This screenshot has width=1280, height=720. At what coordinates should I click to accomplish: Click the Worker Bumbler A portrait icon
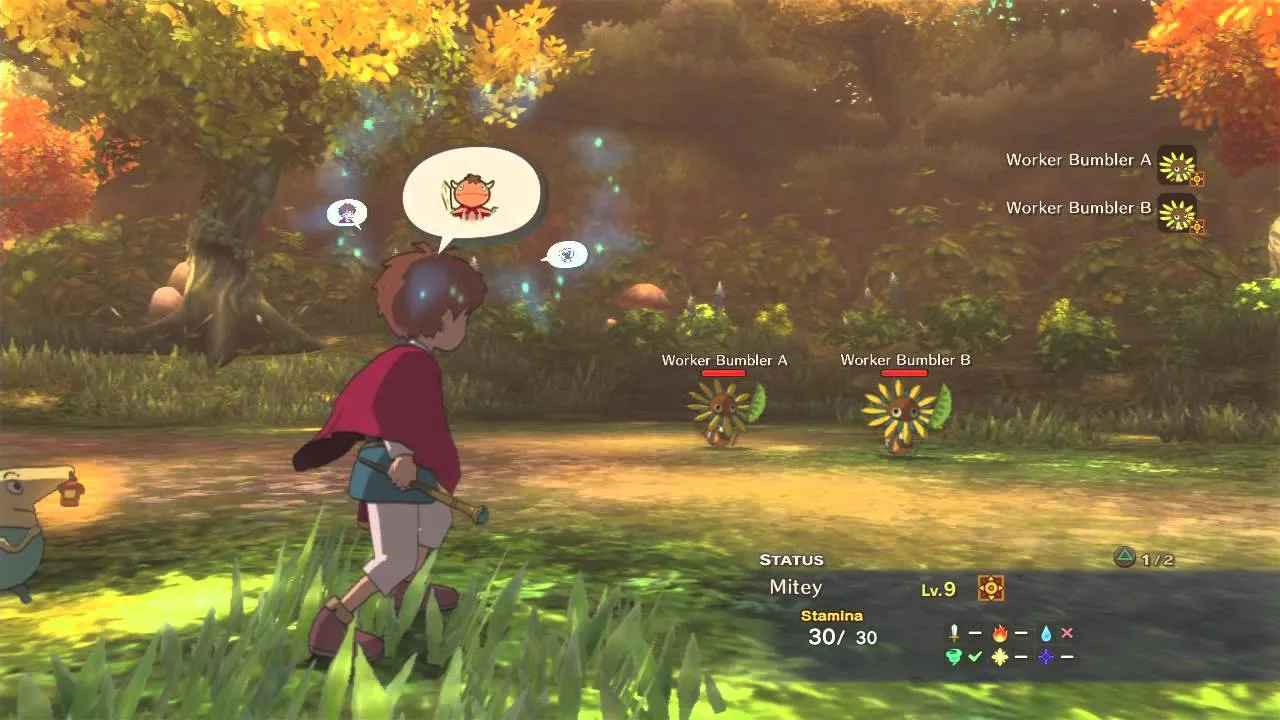pyautogui.click(x=1176, y=167)
